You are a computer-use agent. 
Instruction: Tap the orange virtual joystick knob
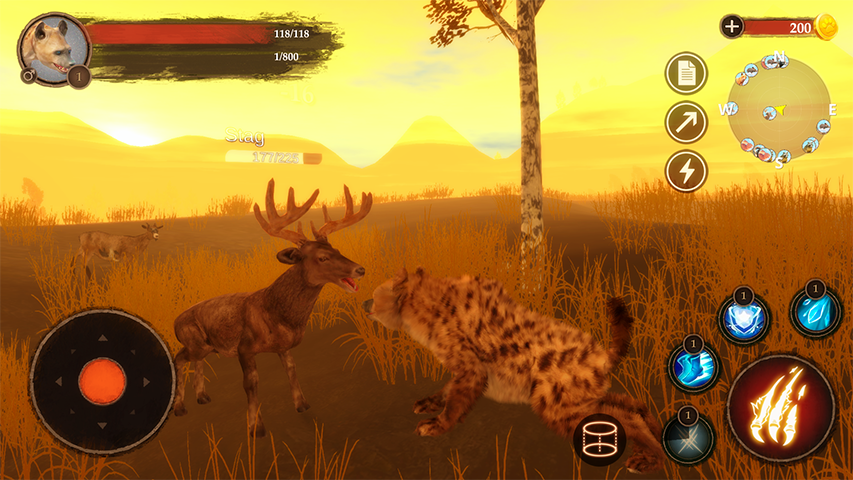[102, 381]
